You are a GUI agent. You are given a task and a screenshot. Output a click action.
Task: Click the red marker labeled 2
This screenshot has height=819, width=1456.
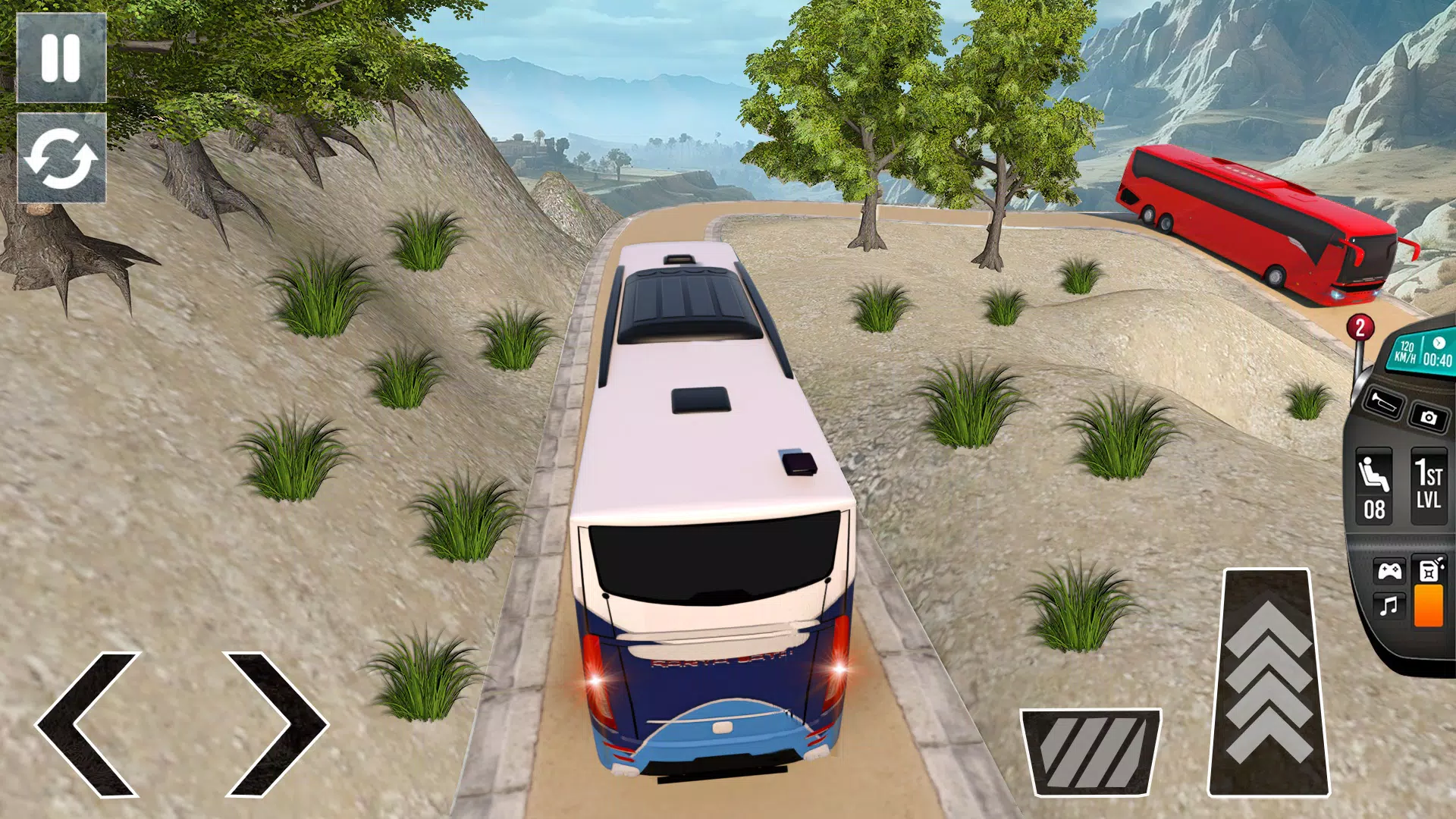1360,326
